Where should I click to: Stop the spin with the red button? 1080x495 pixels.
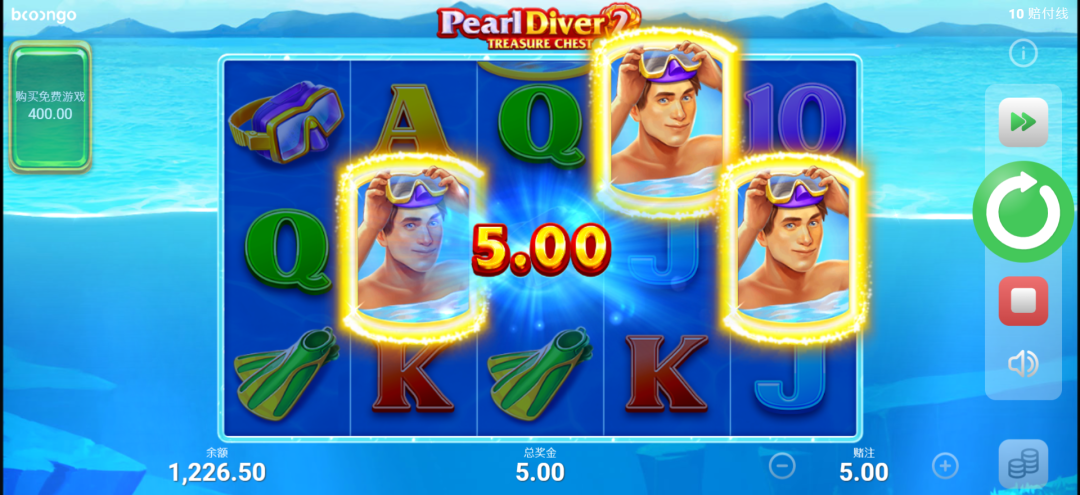[x=1023, y=301]
